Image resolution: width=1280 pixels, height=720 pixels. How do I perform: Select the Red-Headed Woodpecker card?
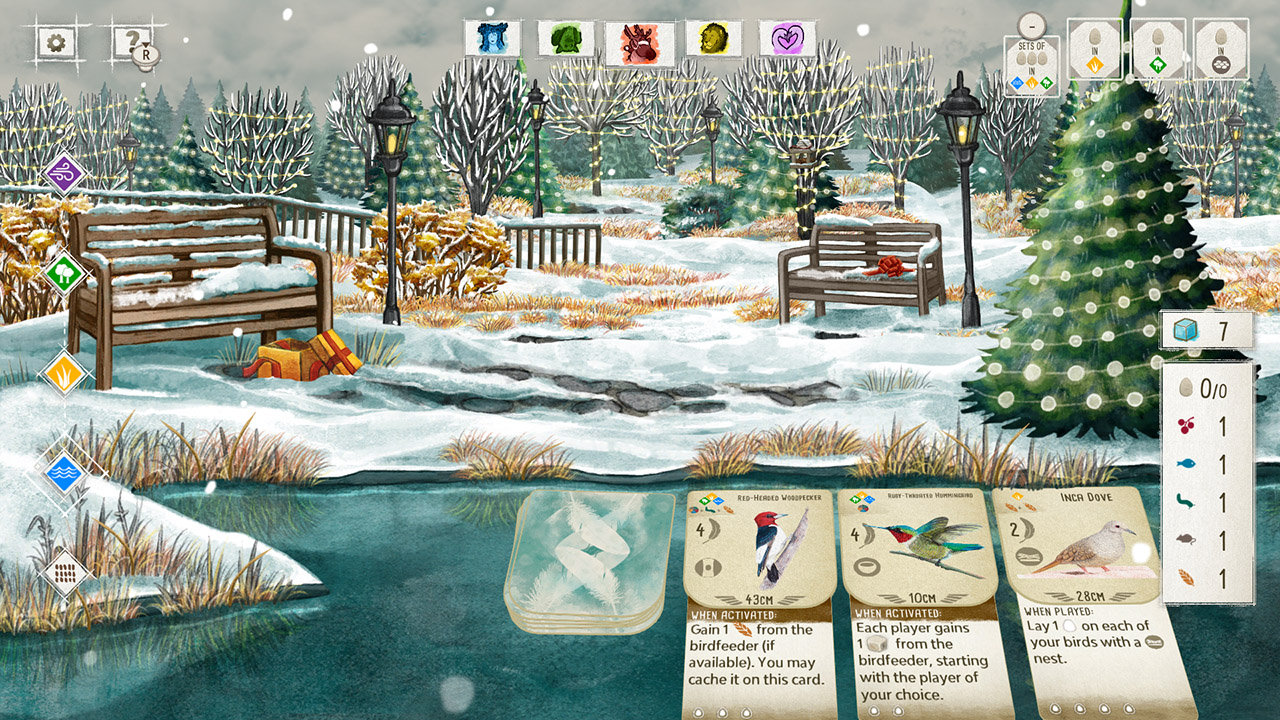[758, 580]
